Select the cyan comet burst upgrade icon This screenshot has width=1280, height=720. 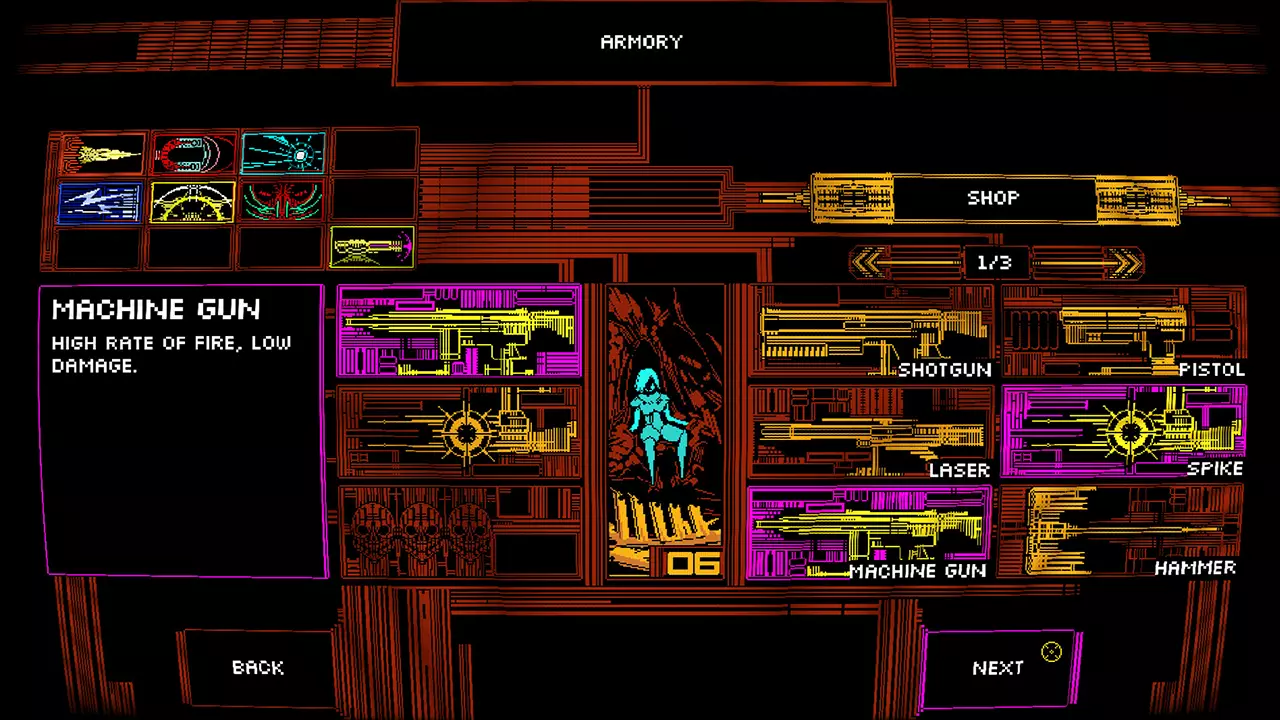pyautogui.click(x=283, y=154)
